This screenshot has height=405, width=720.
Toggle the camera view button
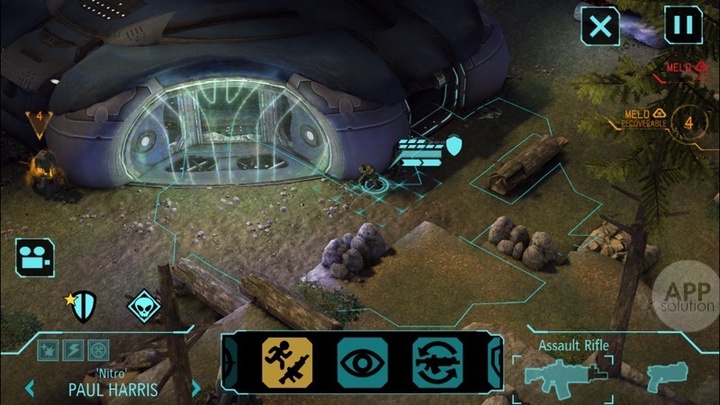(x=34, y=257)
